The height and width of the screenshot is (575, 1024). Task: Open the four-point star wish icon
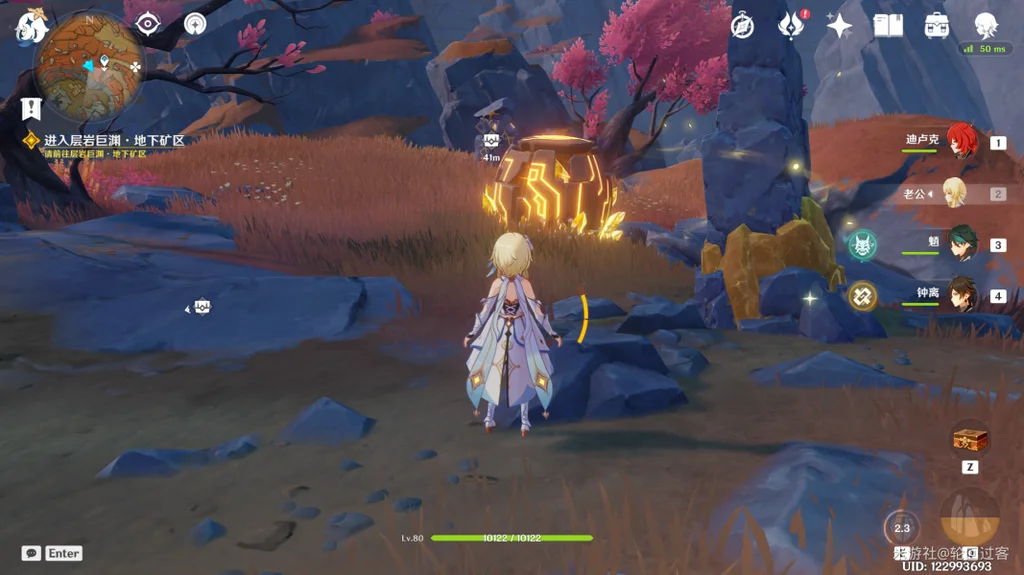tap(839, 26)
